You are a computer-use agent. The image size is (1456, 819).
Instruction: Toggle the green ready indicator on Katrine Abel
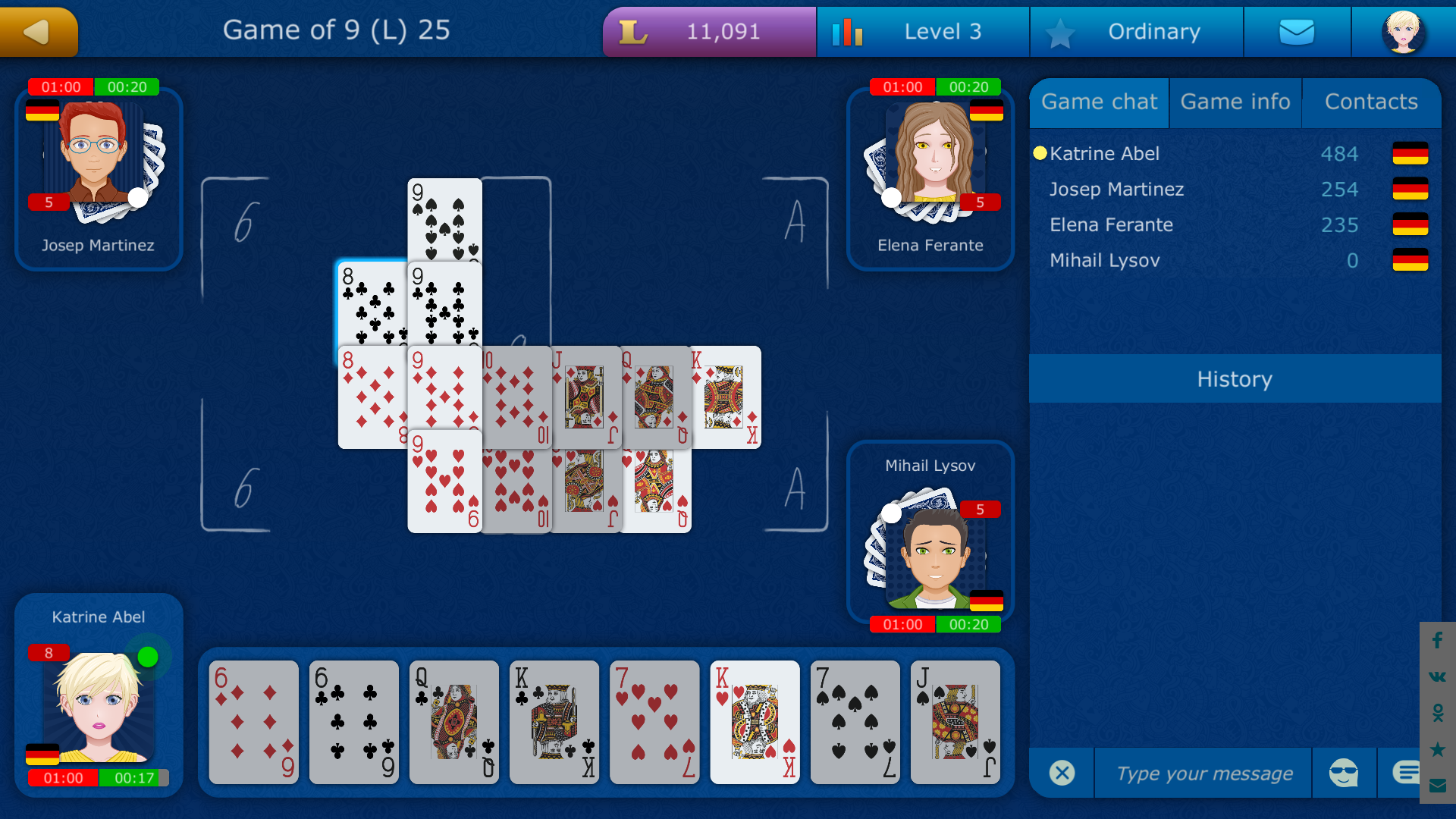click(x=149, y=657)
